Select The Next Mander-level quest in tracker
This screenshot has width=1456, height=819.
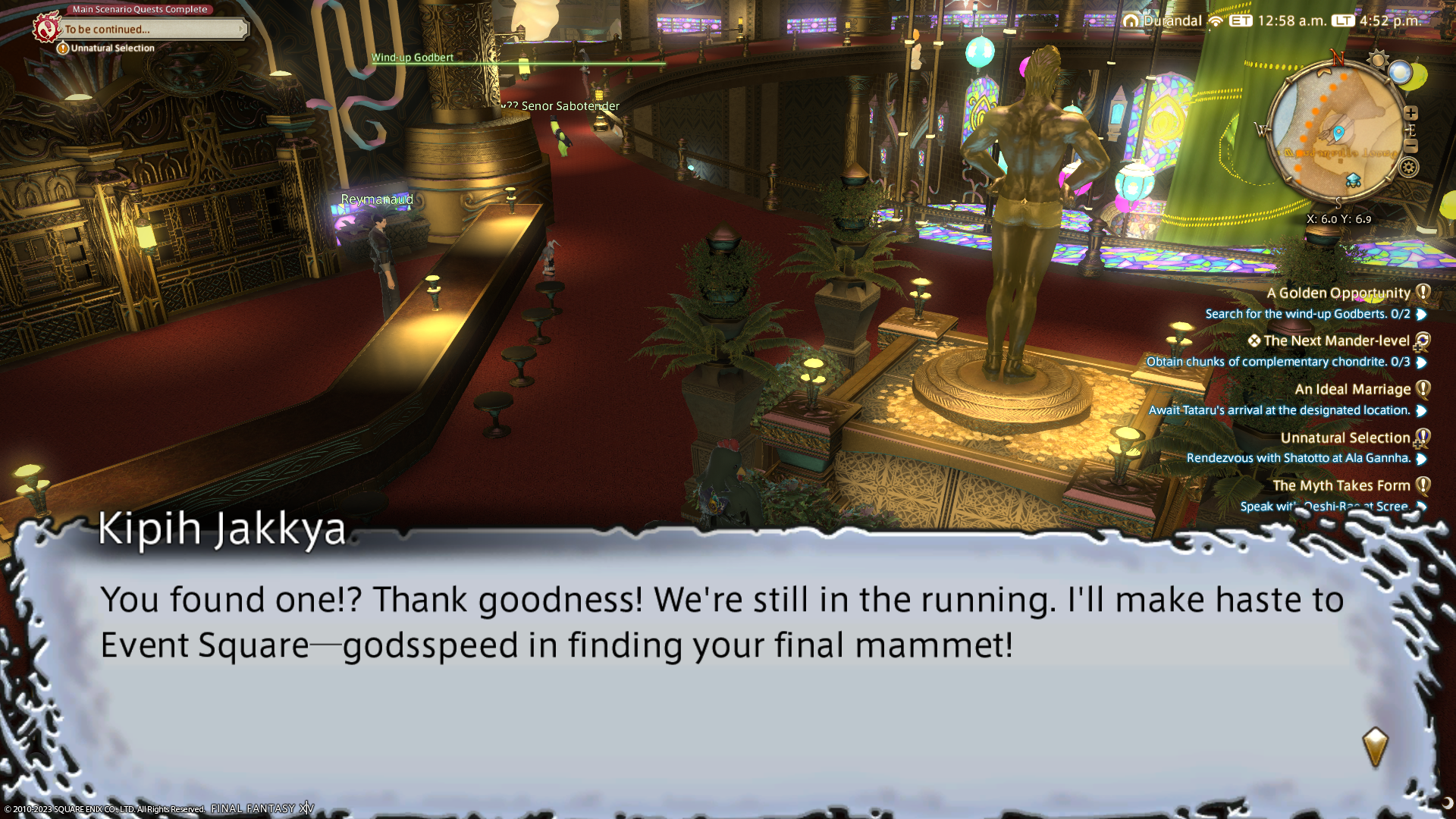[1336, 341]
